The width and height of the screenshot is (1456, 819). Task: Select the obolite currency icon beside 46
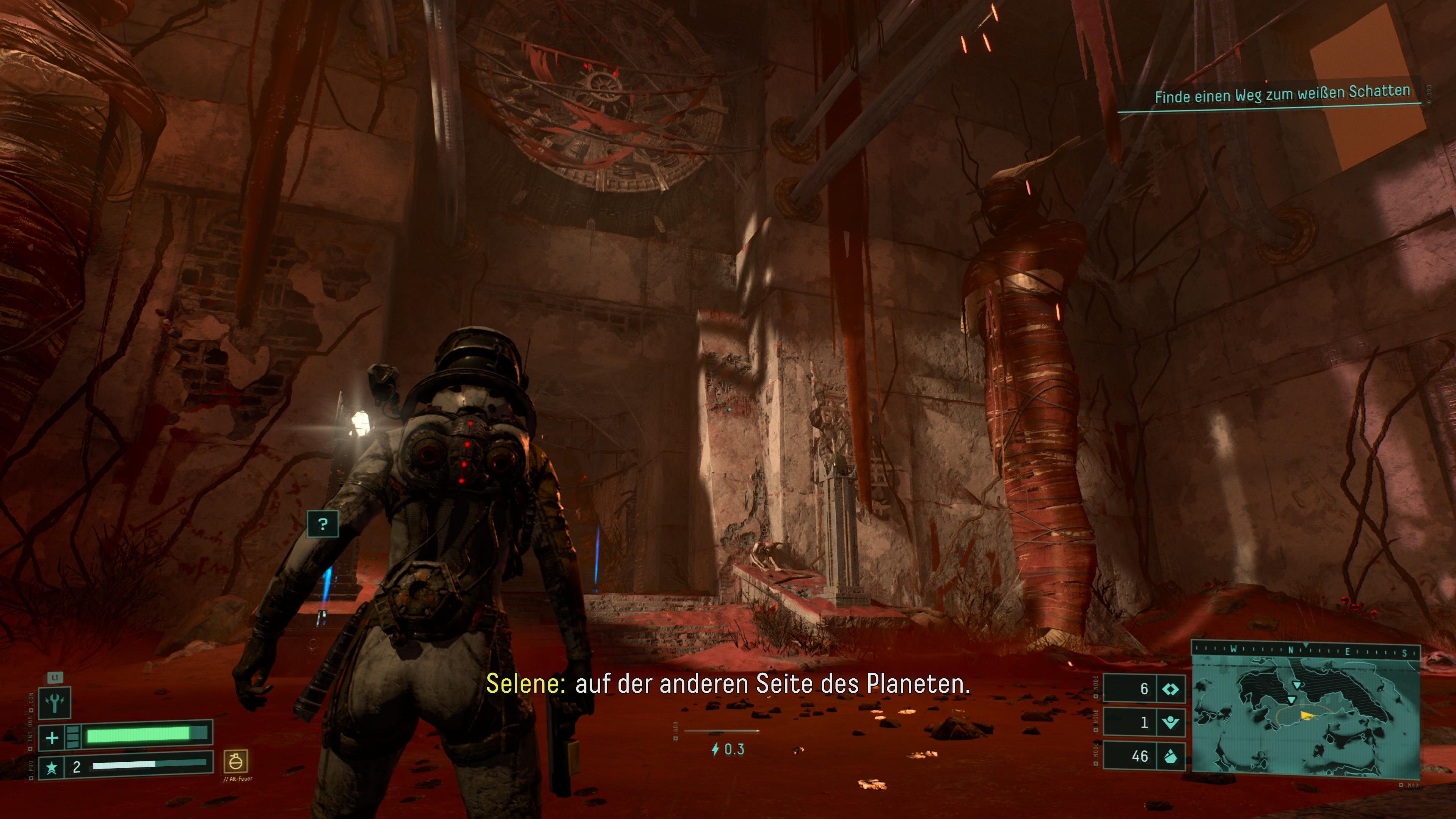(x=1170, y=756)
